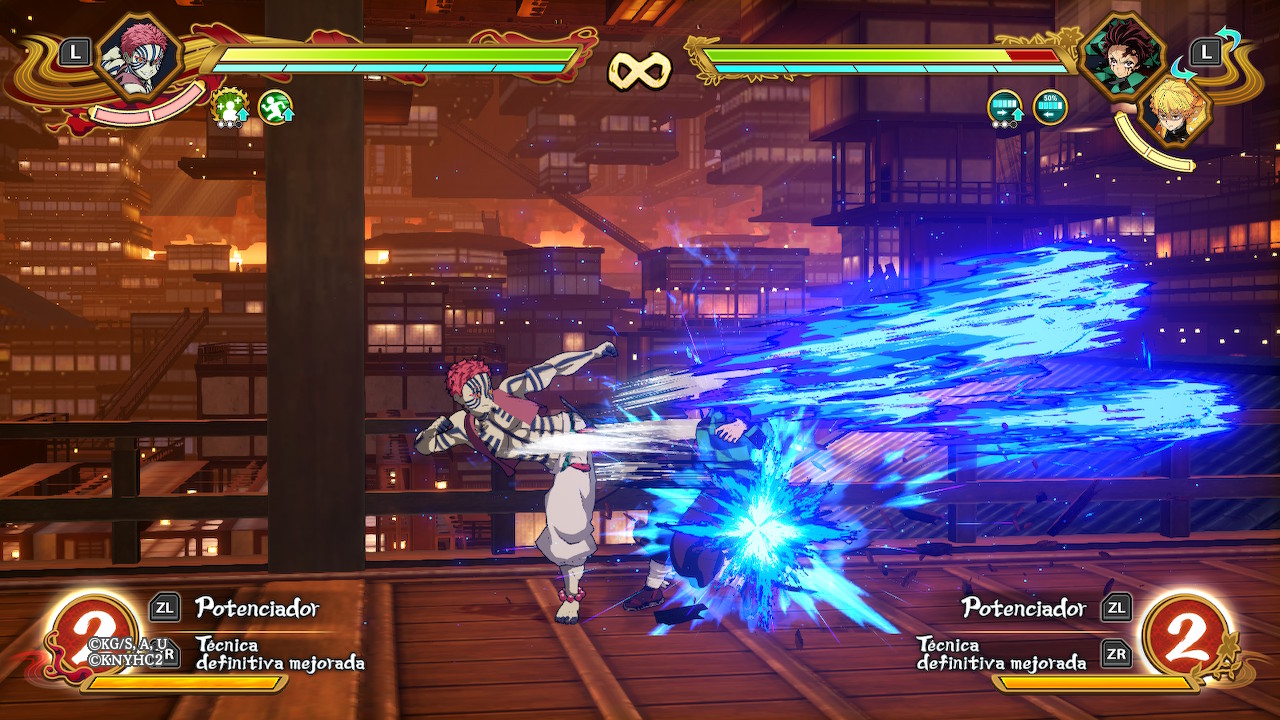Click the green character-boost buff icon
This screenshot has width=1280, height=720.
pos(230,106)
